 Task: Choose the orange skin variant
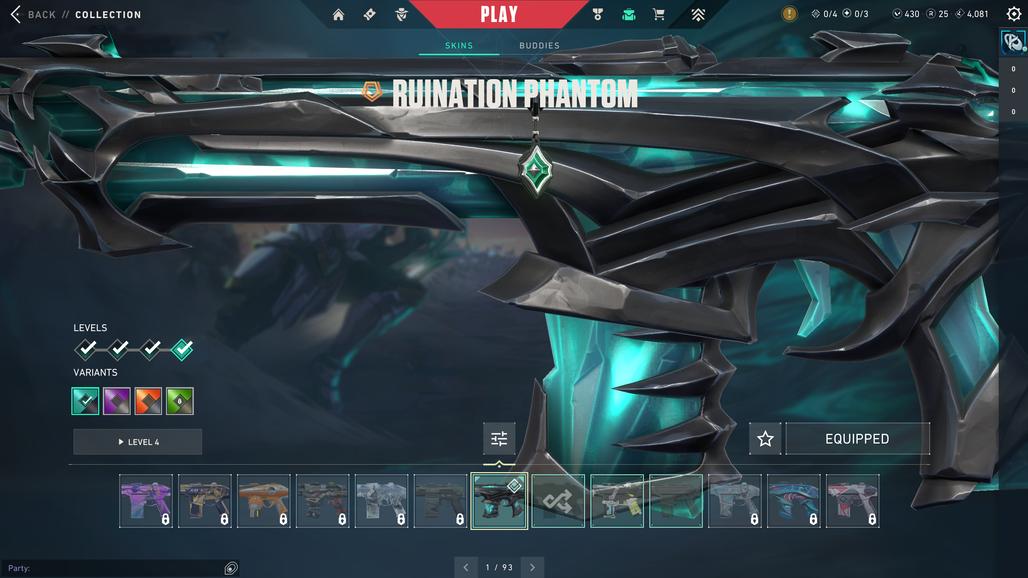[148, 401]
